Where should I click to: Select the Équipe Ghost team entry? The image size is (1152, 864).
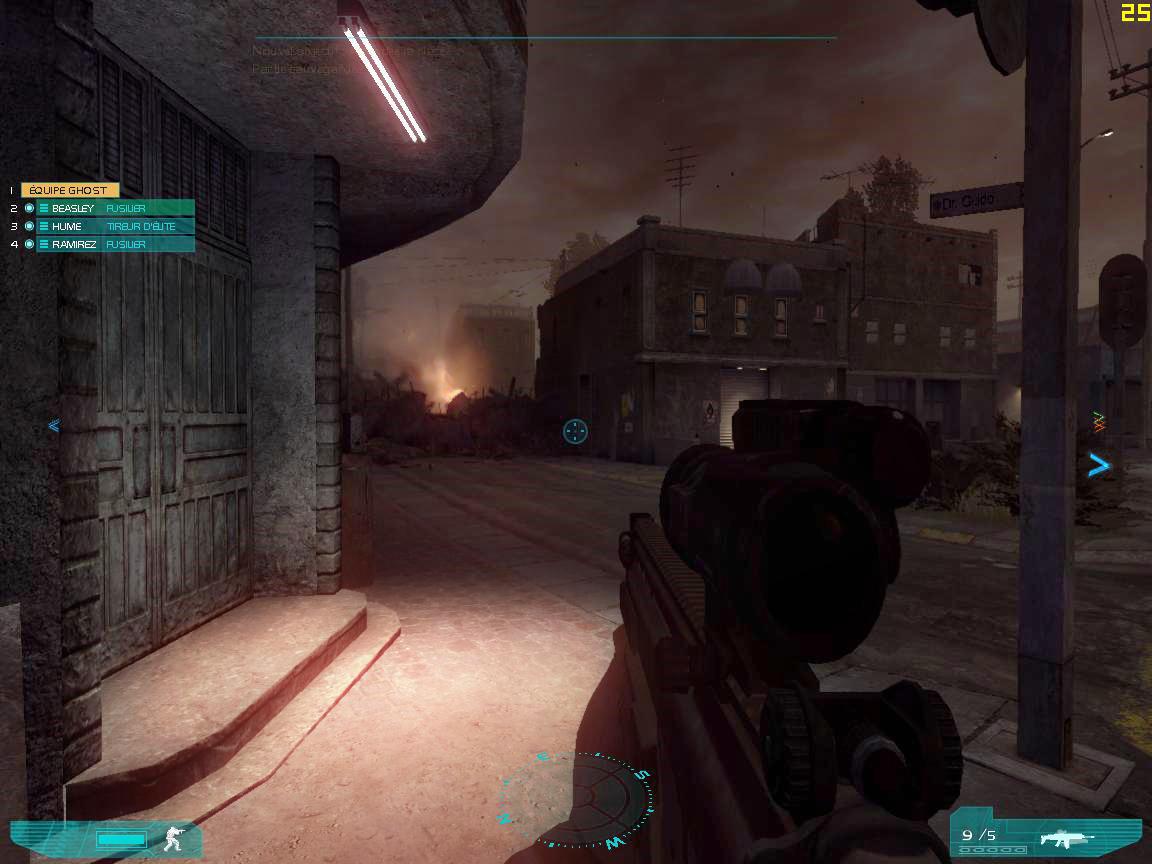point(70,190)
